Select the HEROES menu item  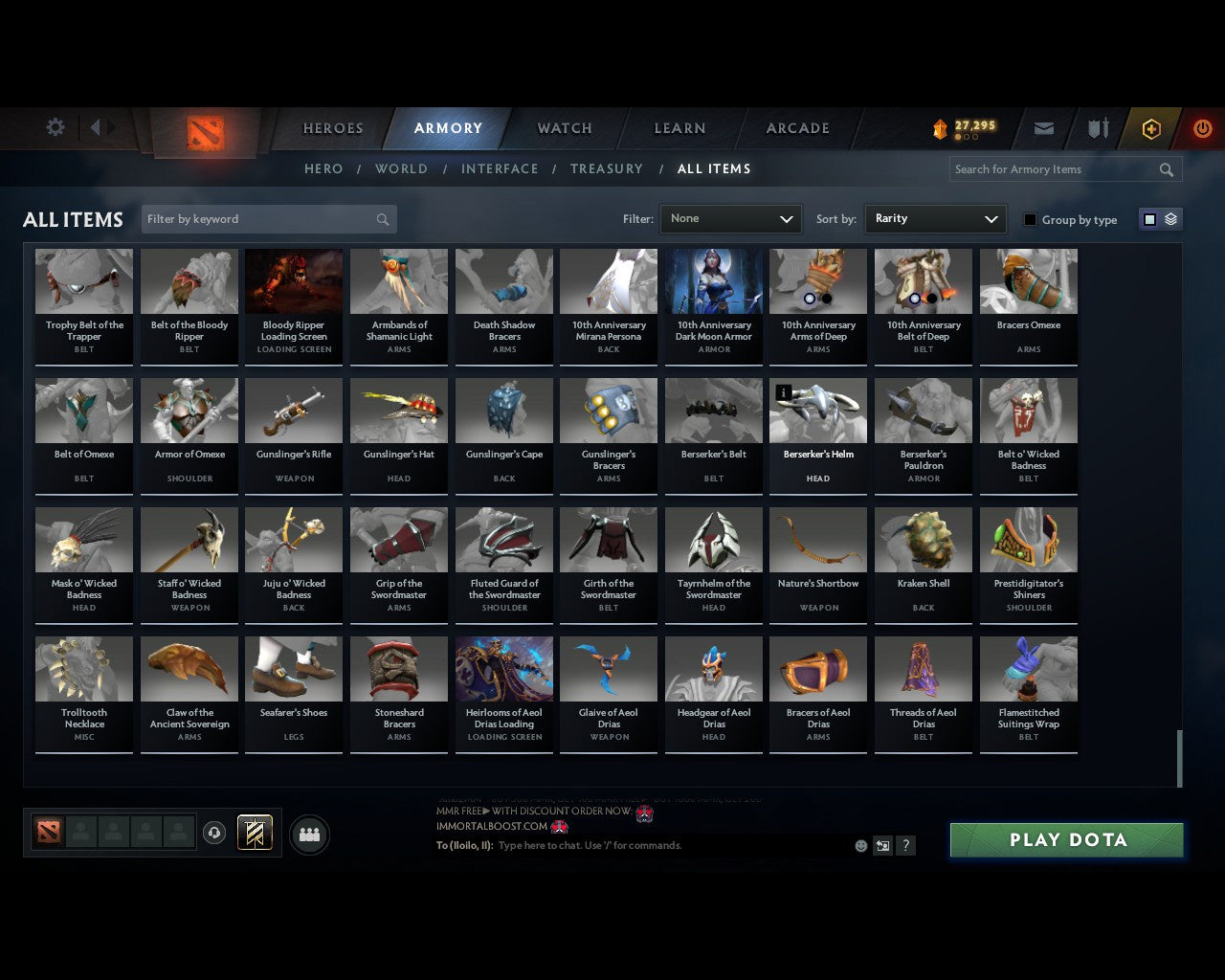[x=332, y=127]
